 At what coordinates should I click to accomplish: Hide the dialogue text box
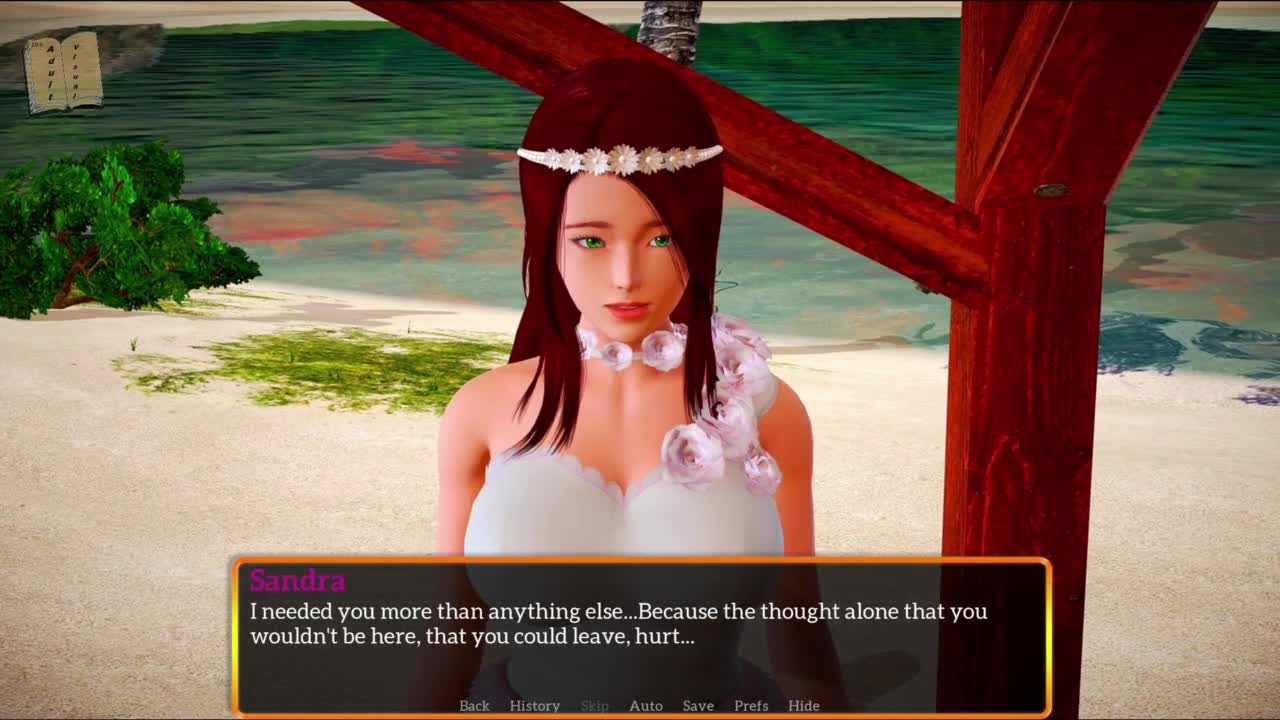(x=803, y=705)
